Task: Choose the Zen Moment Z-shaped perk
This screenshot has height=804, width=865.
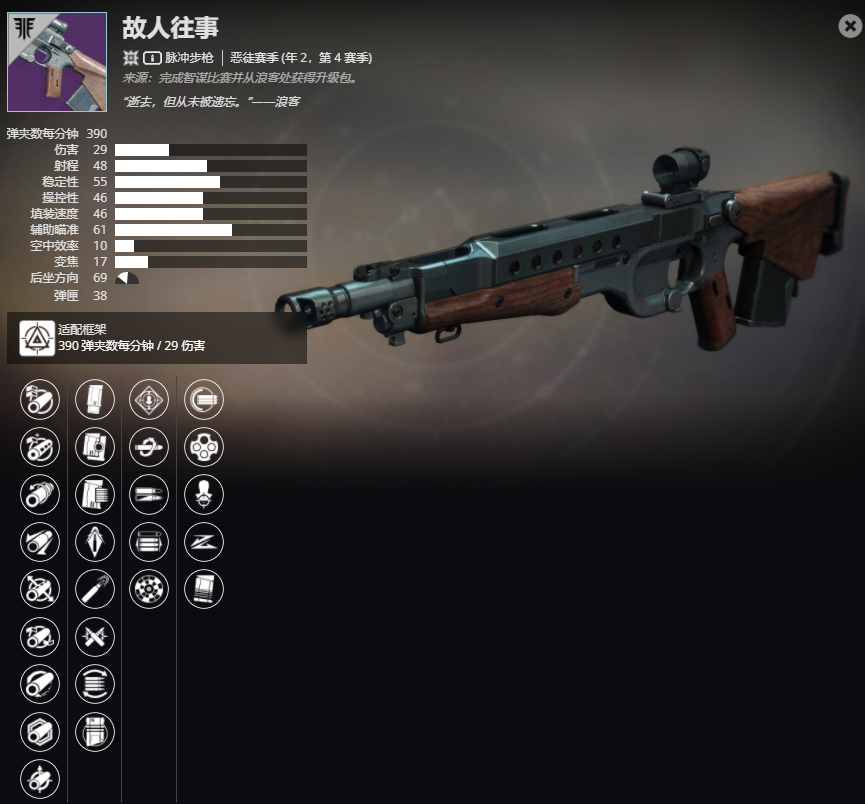Action: tap(204, 542)
